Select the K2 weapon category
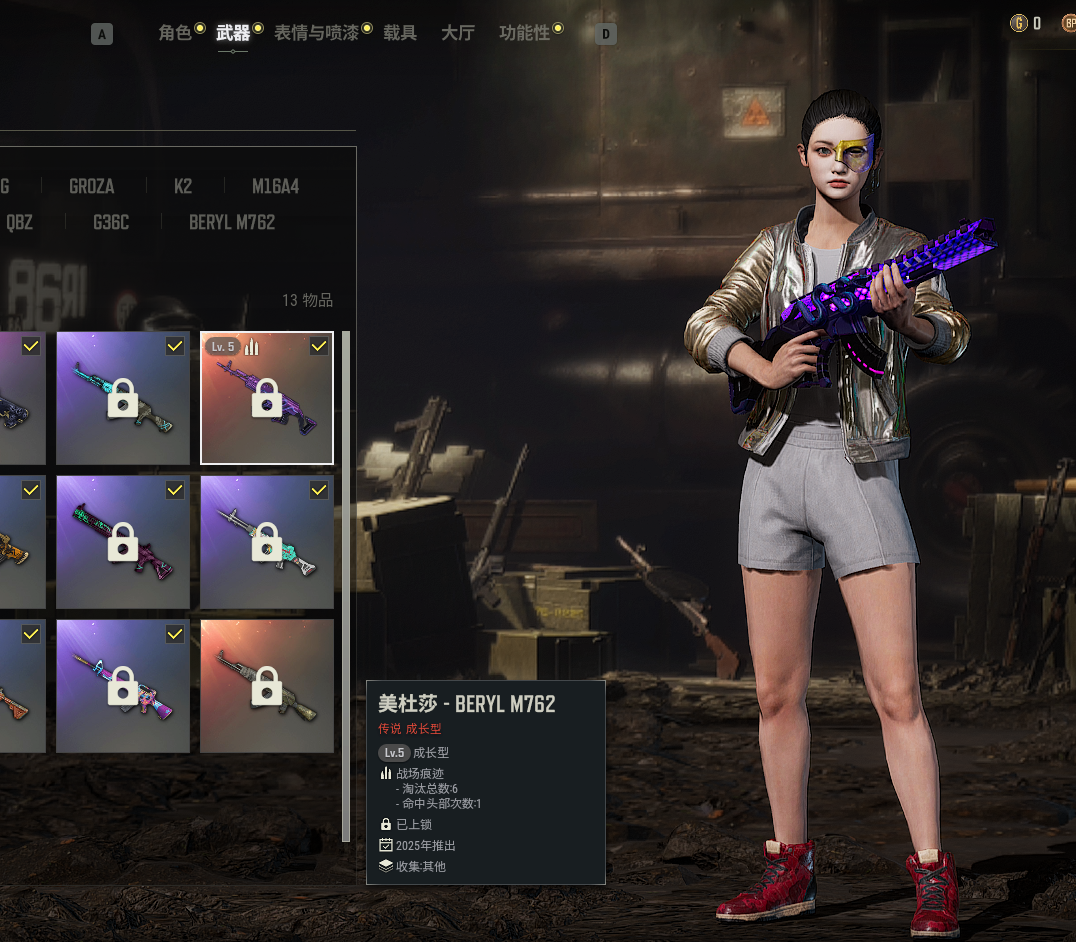This screenshot has height=942, width=1076. click(183, 187)
